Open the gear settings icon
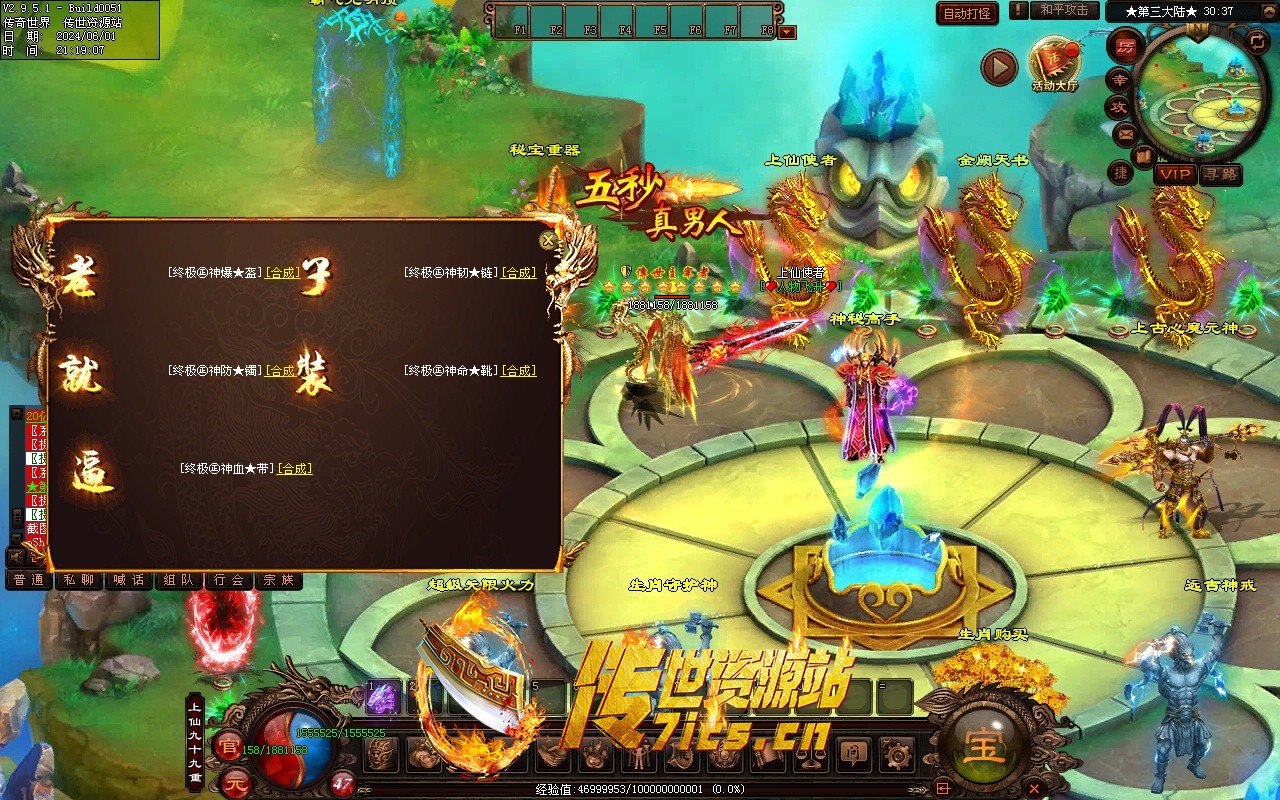 point(896,754)
